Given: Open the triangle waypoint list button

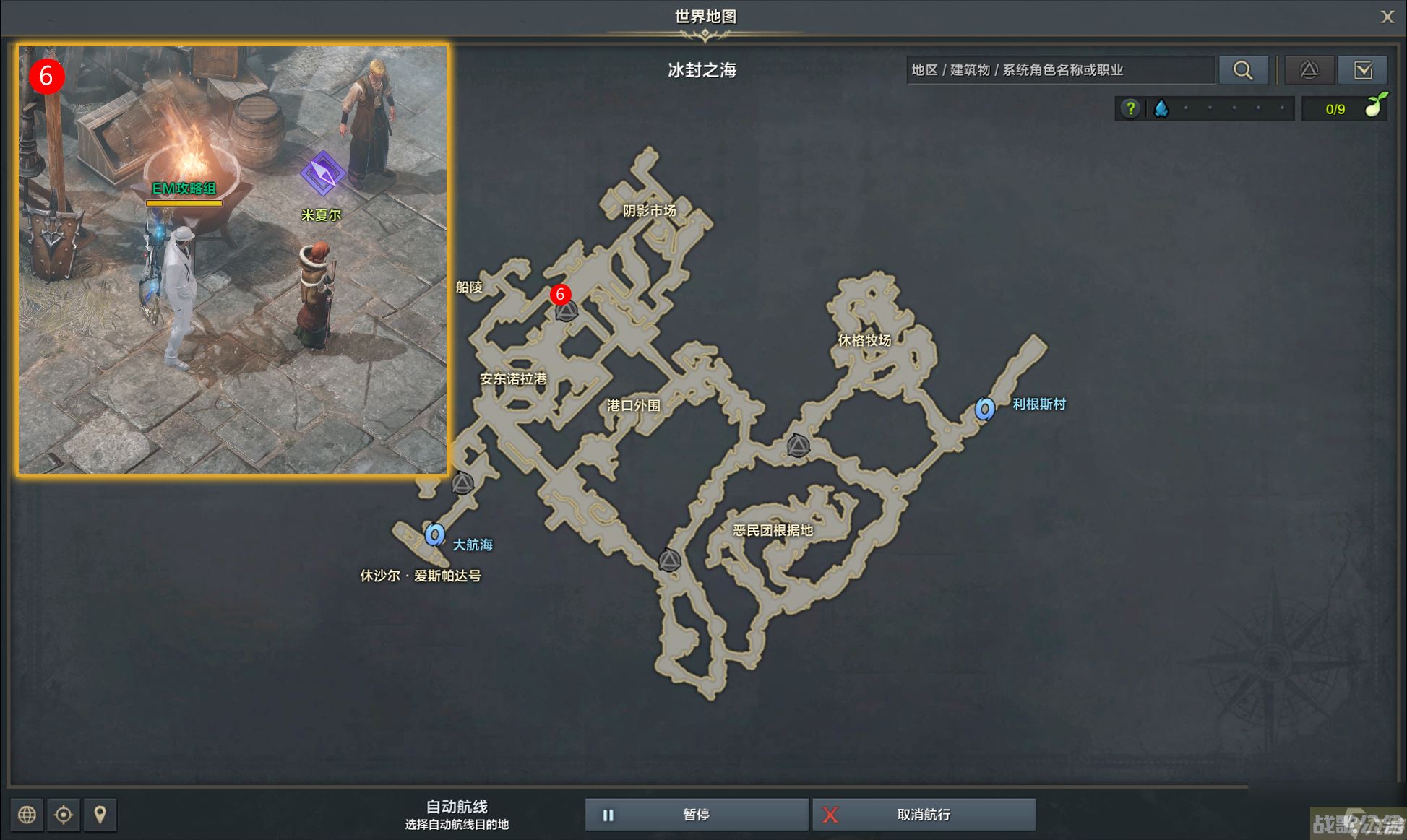Looking at the screenshot, I should pos(1309,70).
